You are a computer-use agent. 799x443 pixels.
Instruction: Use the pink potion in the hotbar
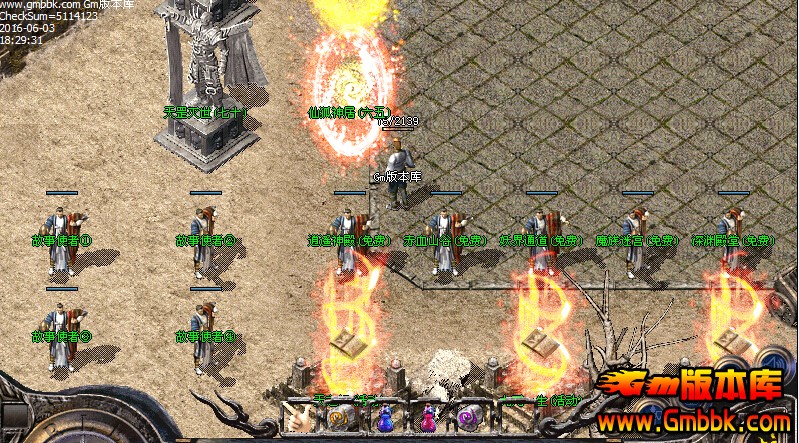tap(427, 418)
